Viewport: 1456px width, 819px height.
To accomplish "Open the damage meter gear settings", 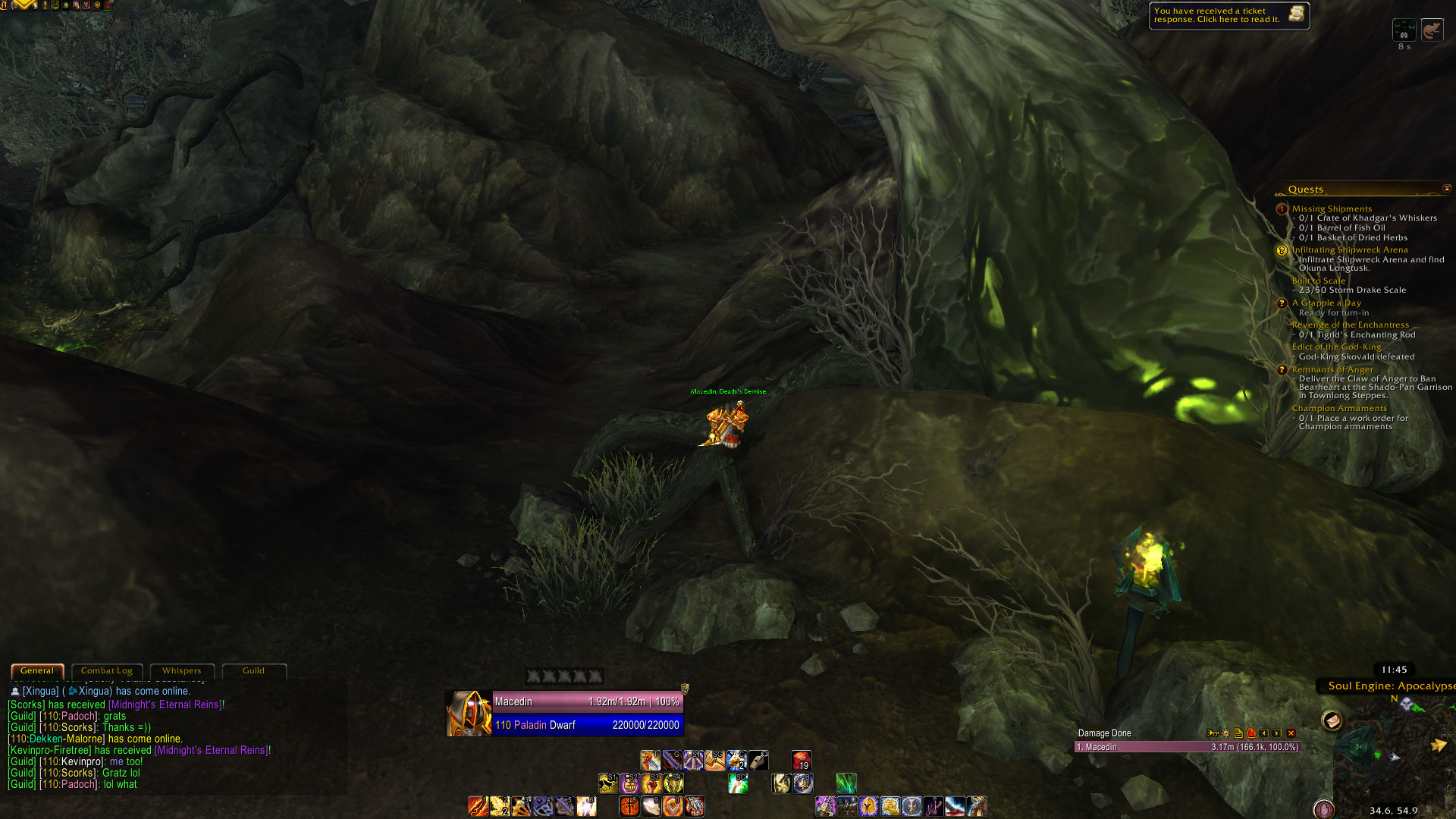I will pos(1225,733).
